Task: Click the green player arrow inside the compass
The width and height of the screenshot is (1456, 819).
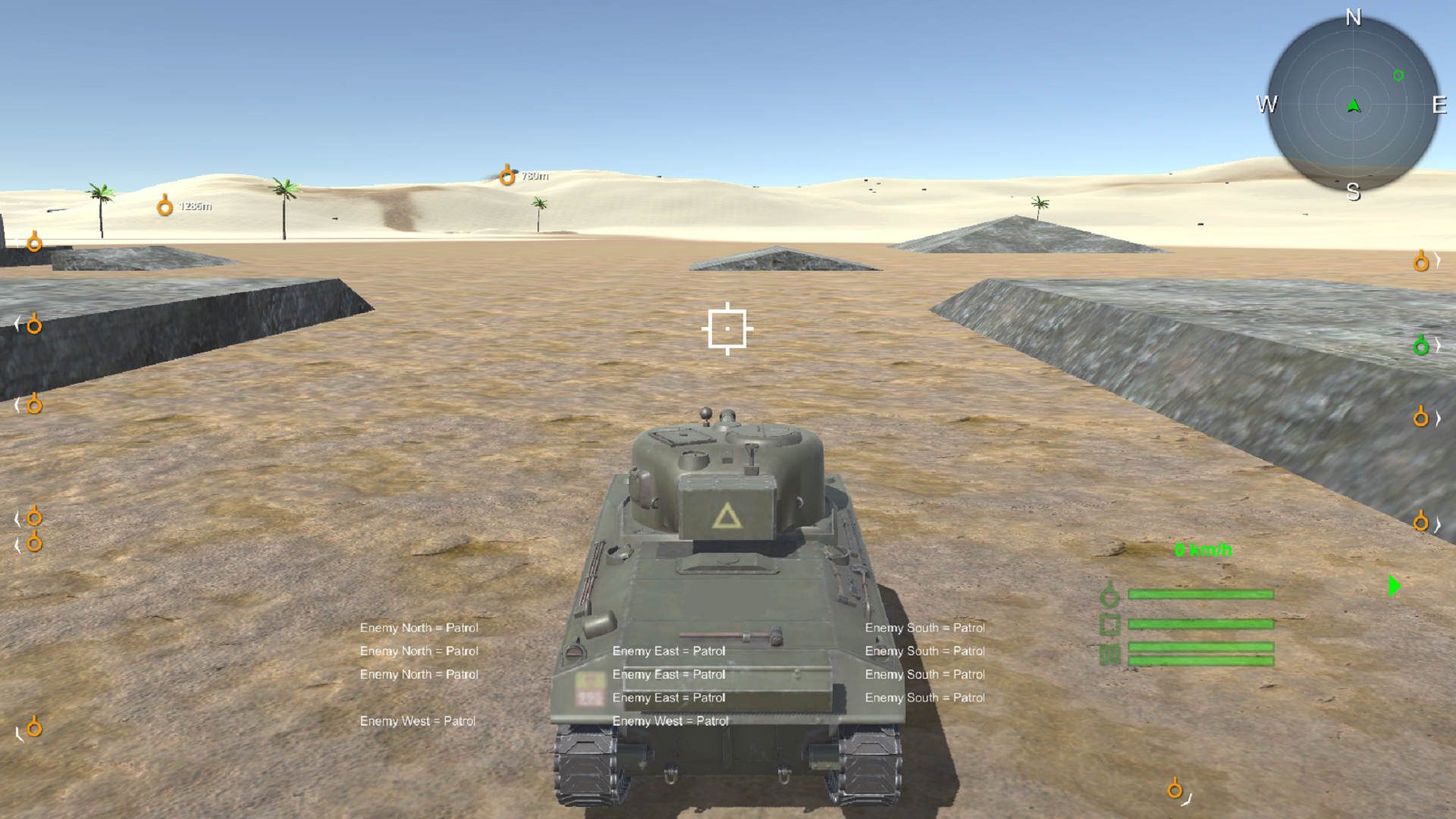Action: (1354, 104)
